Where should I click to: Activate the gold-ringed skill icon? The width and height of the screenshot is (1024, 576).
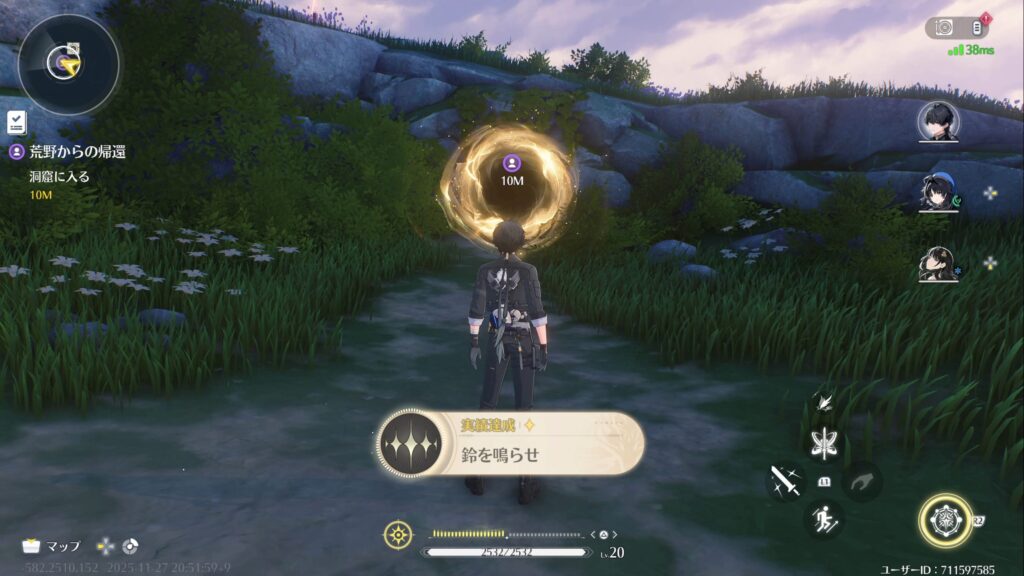(945, 520)
